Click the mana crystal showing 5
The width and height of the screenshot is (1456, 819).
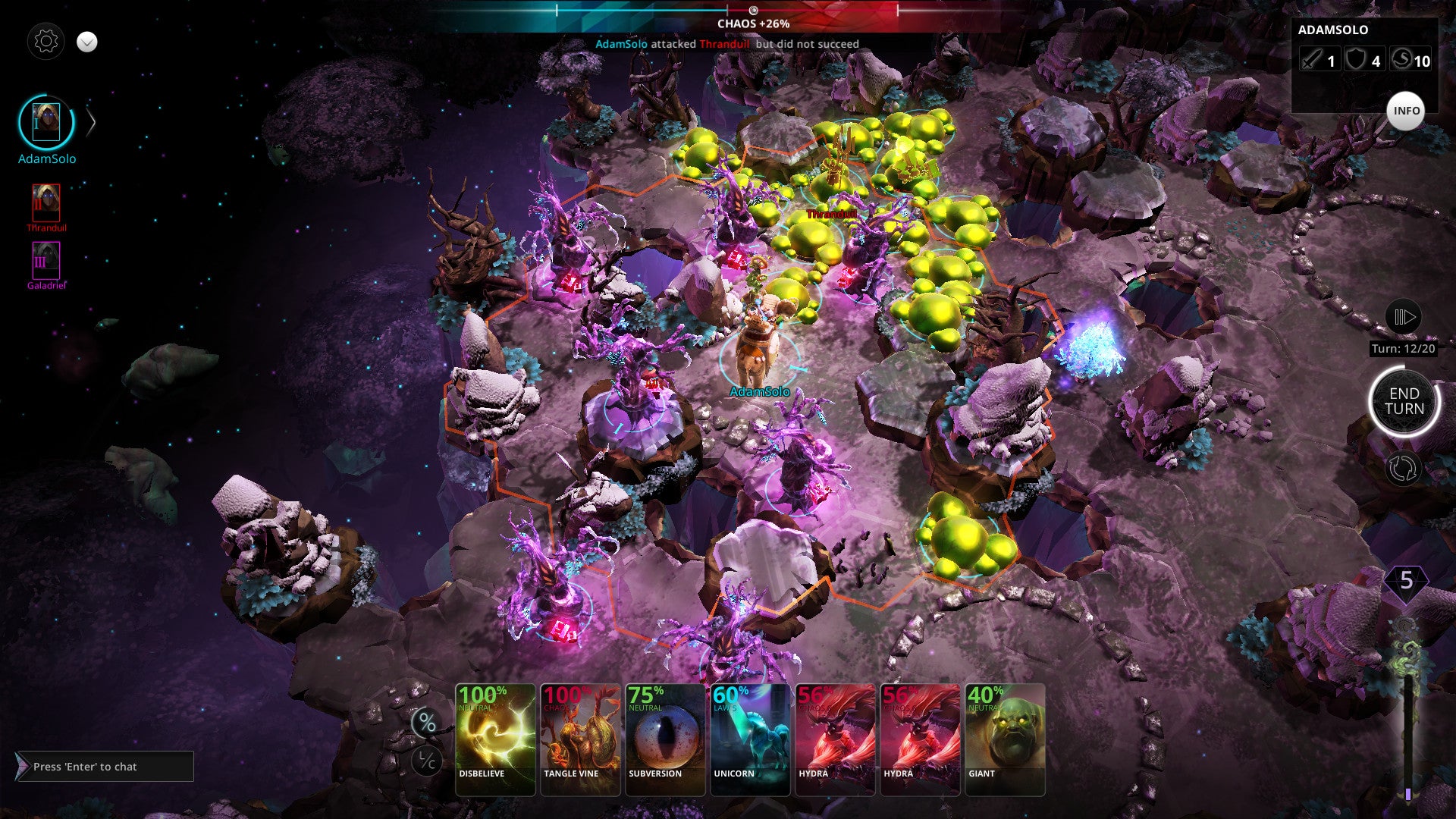point(1406,582)
